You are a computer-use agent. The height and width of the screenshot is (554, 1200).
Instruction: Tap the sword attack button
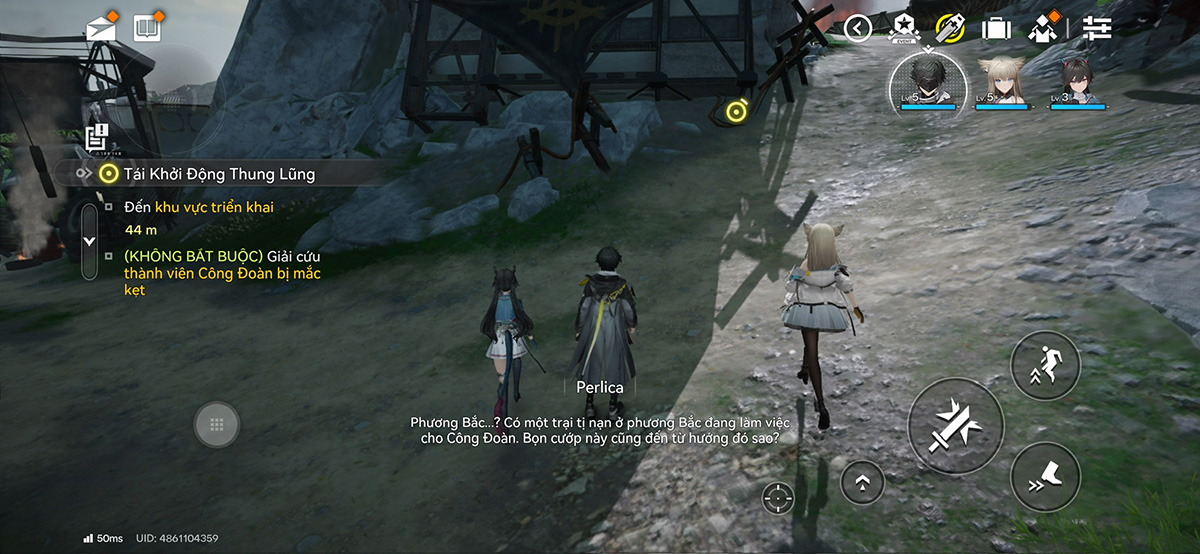[x=955, y=425]
